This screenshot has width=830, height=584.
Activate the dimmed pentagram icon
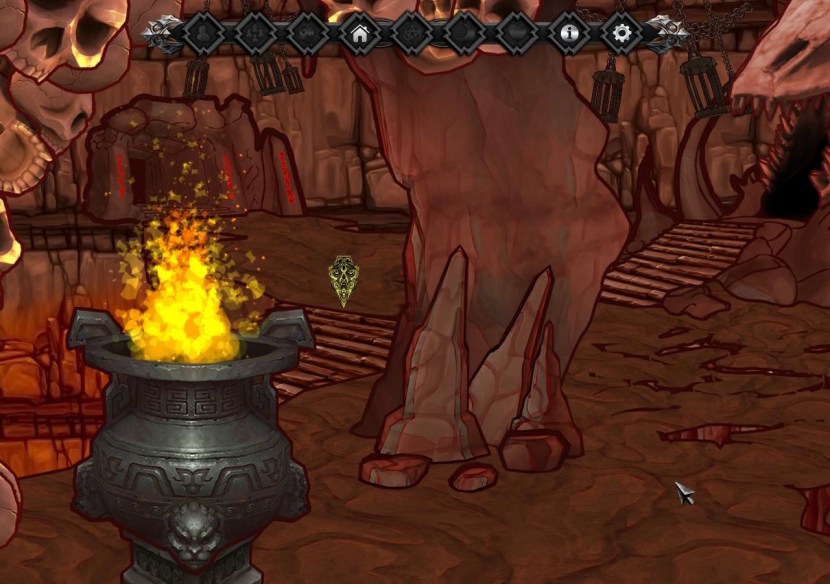(x=412, y=34)
